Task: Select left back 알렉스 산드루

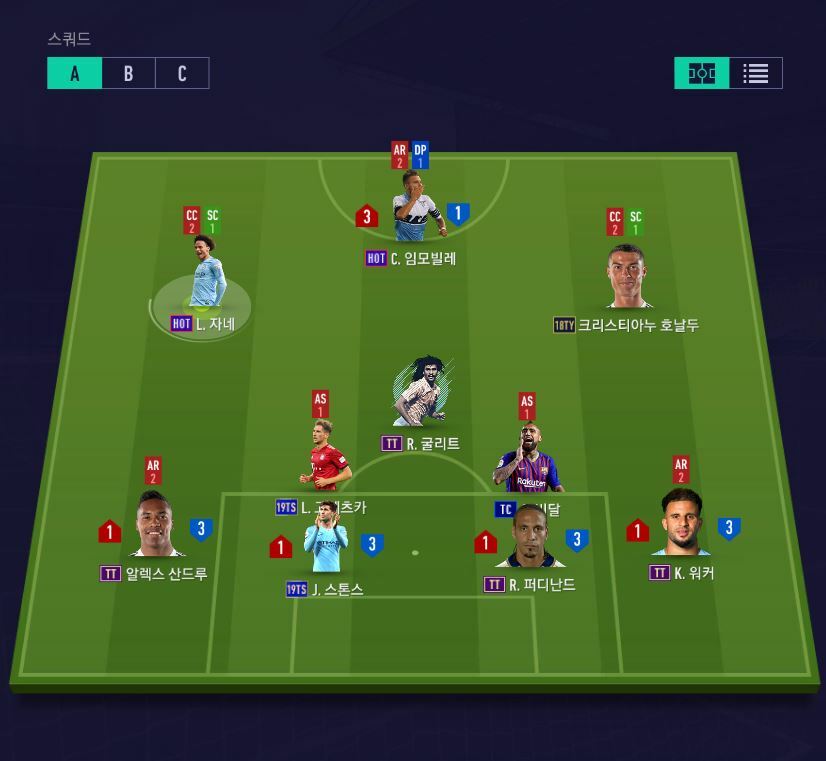Action: click(x=155, y=527)
